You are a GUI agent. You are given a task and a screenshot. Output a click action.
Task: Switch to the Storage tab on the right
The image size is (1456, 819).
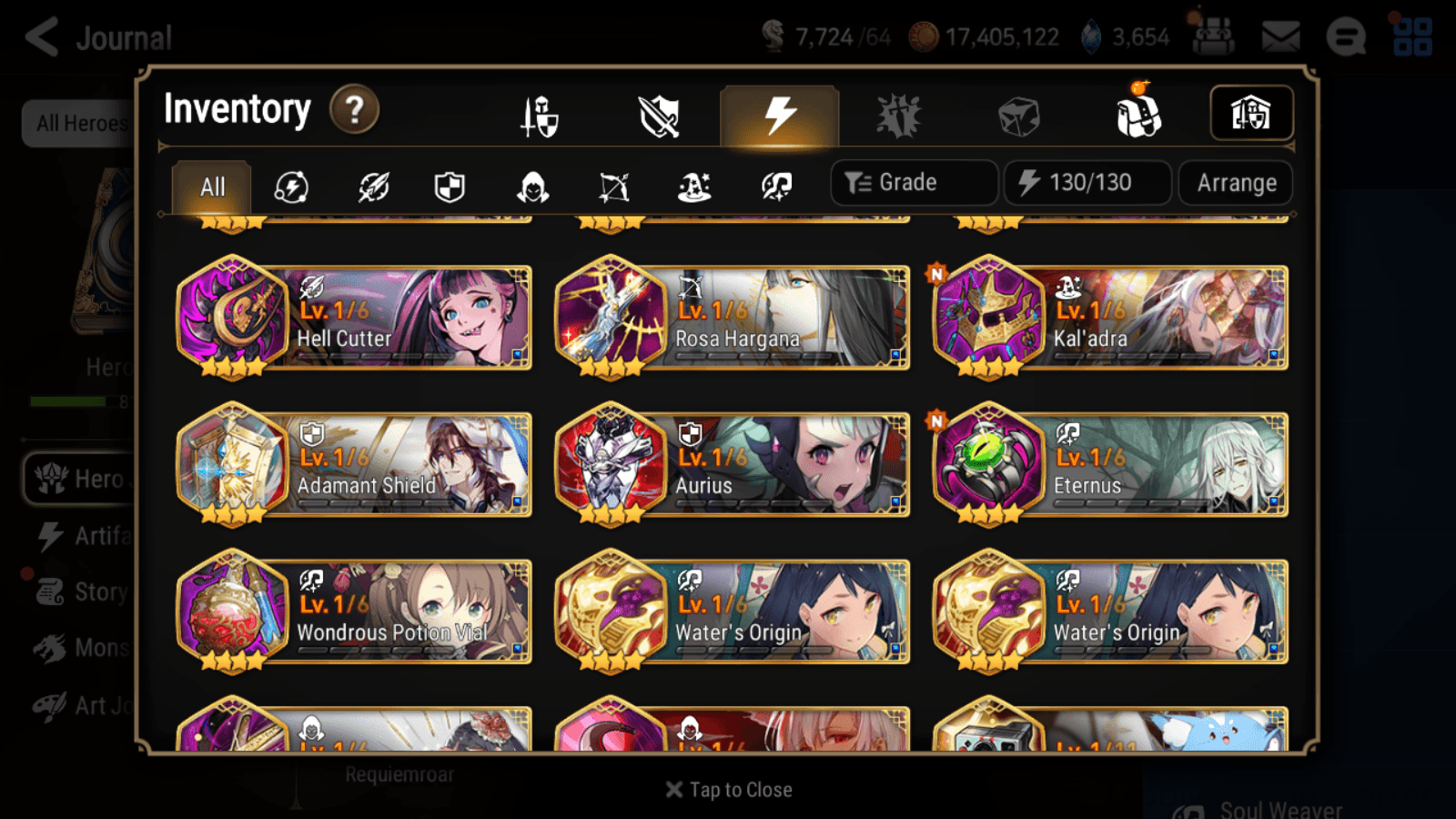(1251, 113)
